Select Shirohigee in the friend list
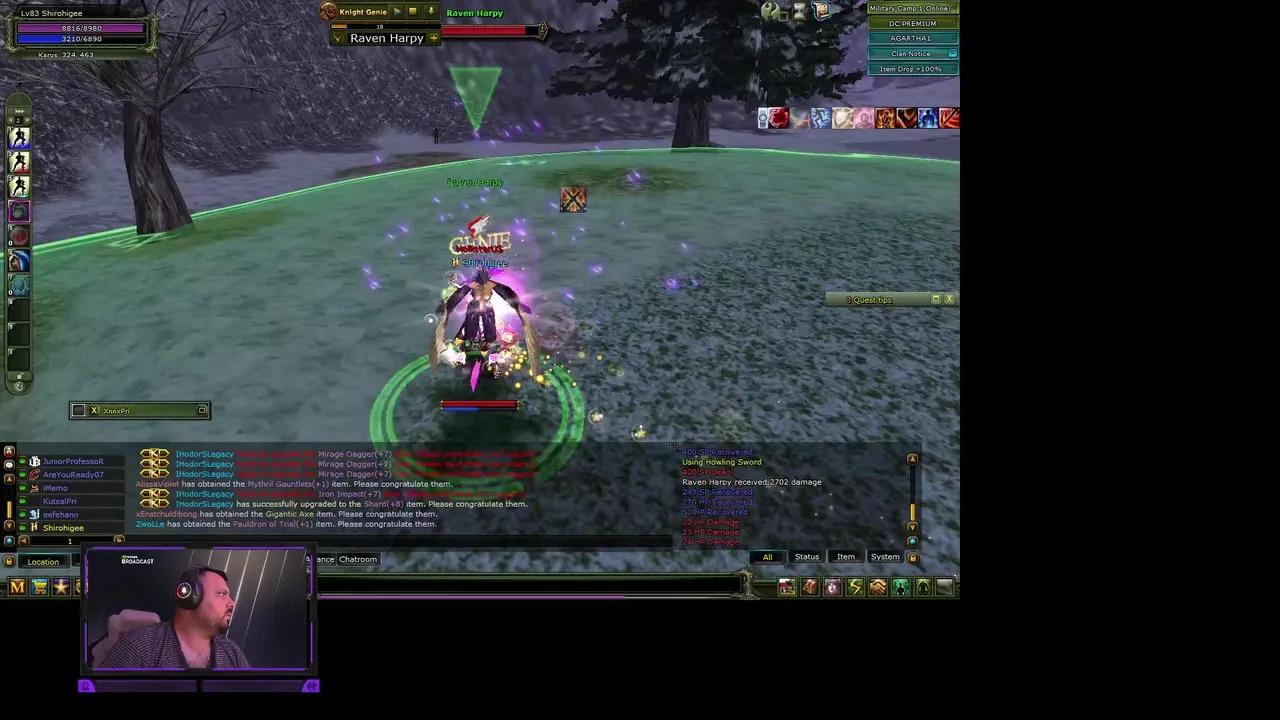 [x=63, y=528]
